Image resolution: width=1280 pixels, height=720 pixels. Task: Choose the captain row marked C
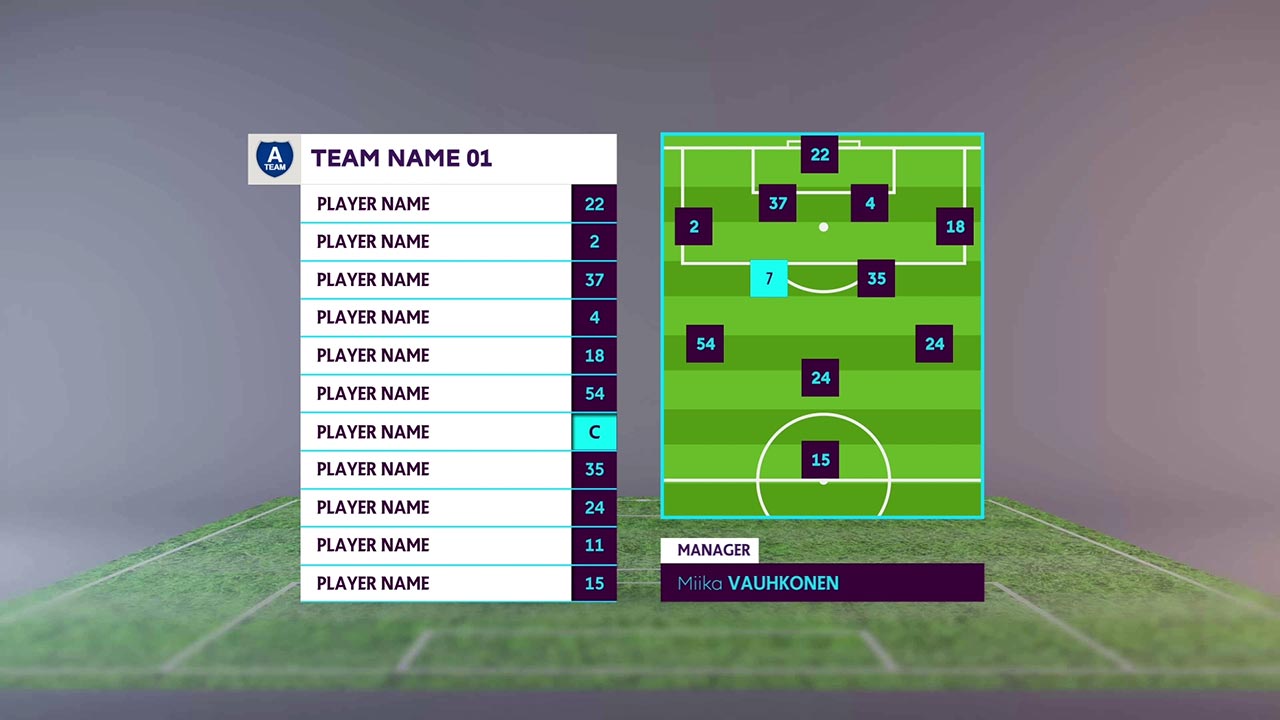click(458, 432)
